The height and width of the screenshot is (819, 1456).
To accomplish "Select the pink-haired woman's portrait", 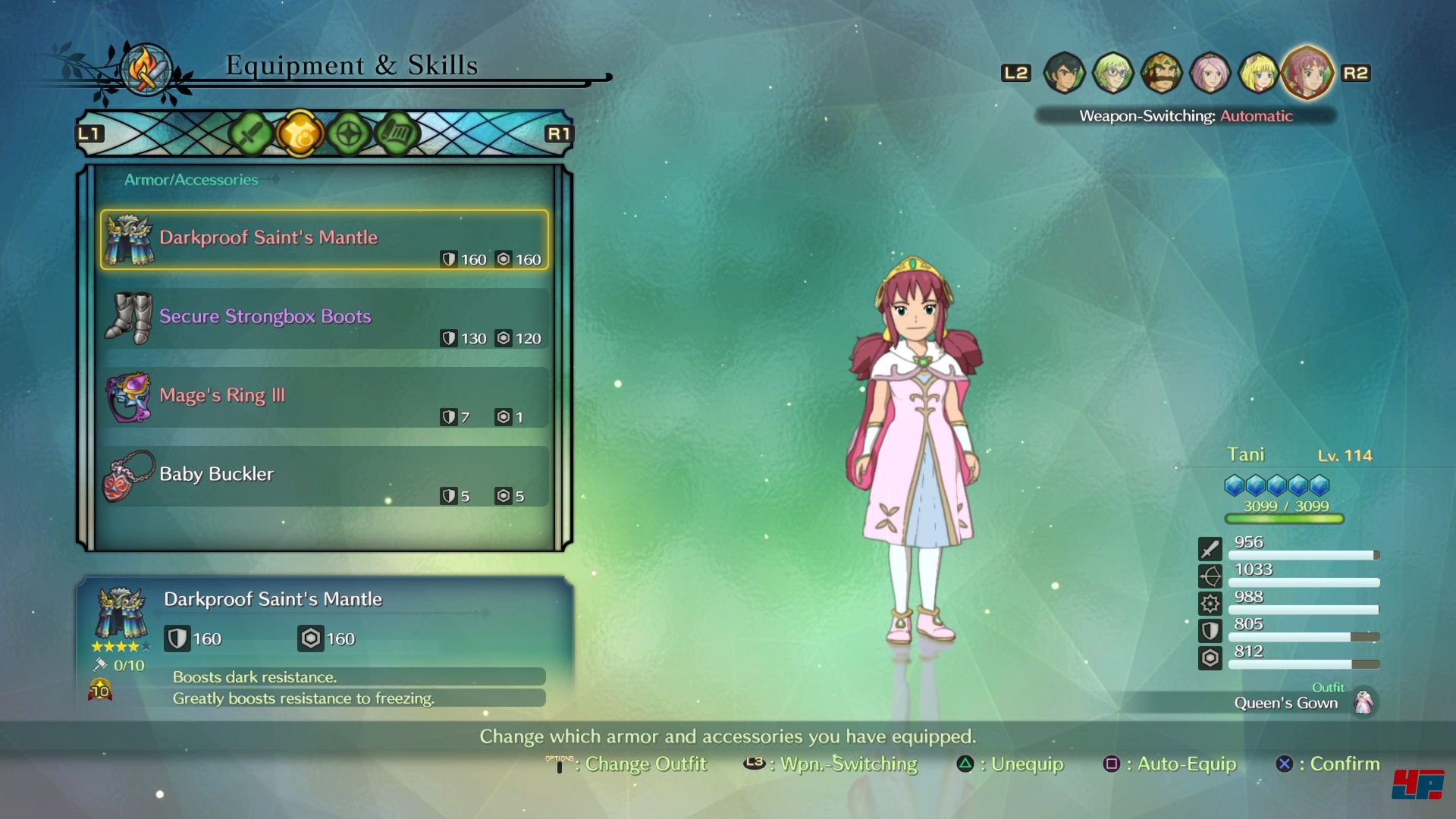I will point(1210,73).
